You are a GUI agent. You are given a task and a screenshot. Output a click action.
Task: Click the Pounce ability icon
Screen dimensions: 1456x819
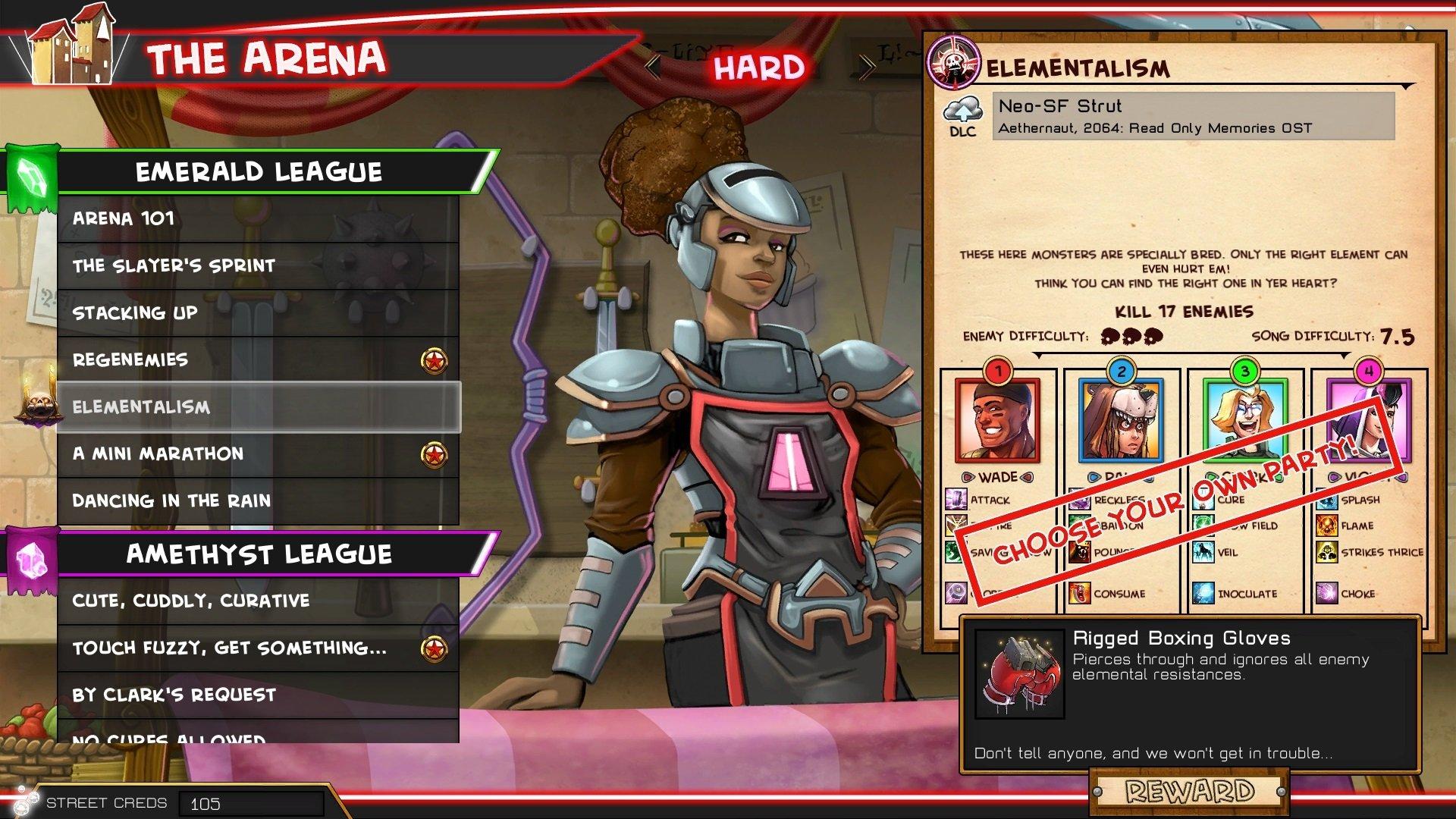click(x=1080, y=552)
